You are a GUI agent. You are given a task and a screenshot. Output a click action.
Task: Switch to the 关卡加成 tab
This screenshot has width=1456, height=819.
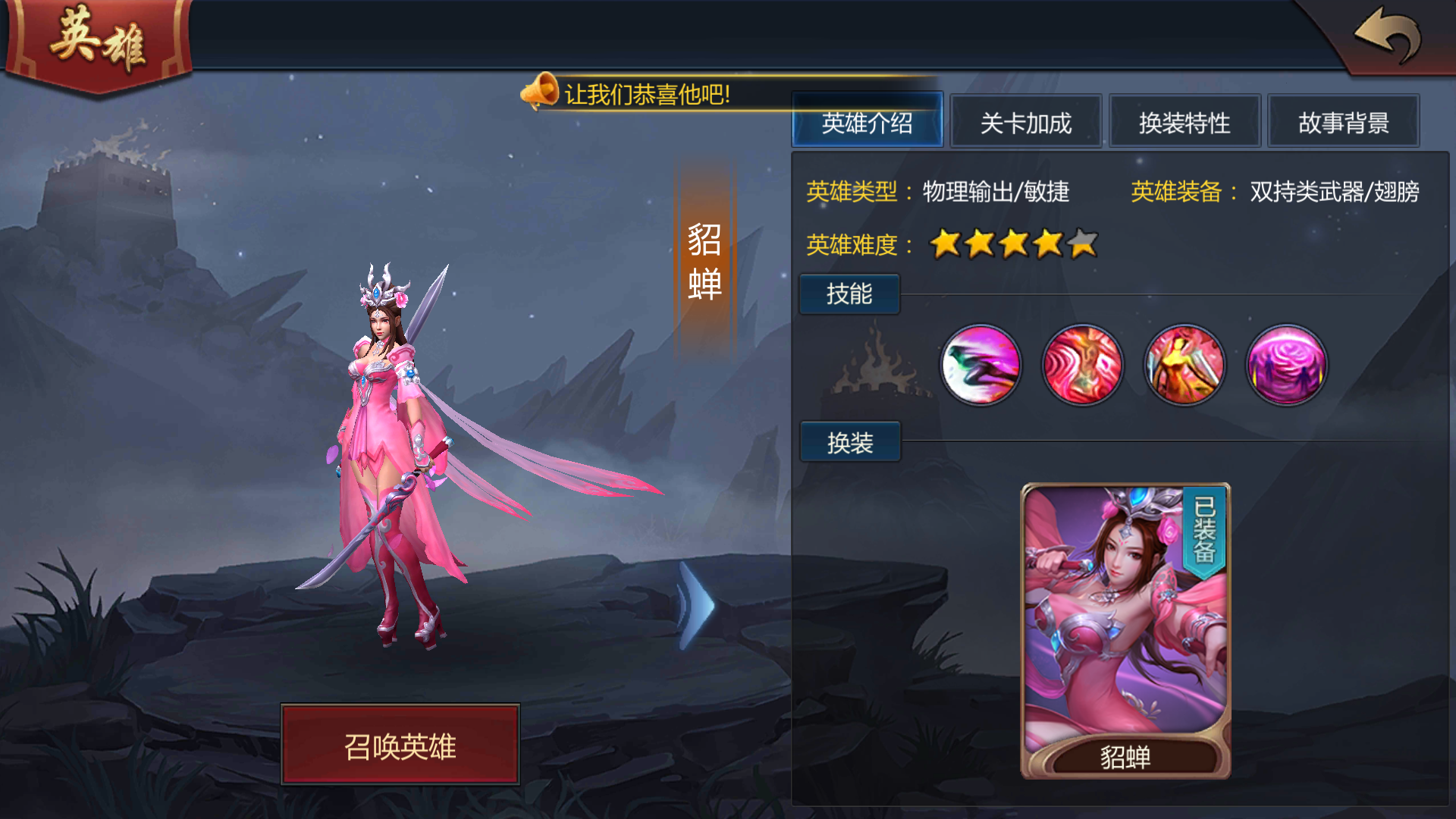tap(1025, 121)
